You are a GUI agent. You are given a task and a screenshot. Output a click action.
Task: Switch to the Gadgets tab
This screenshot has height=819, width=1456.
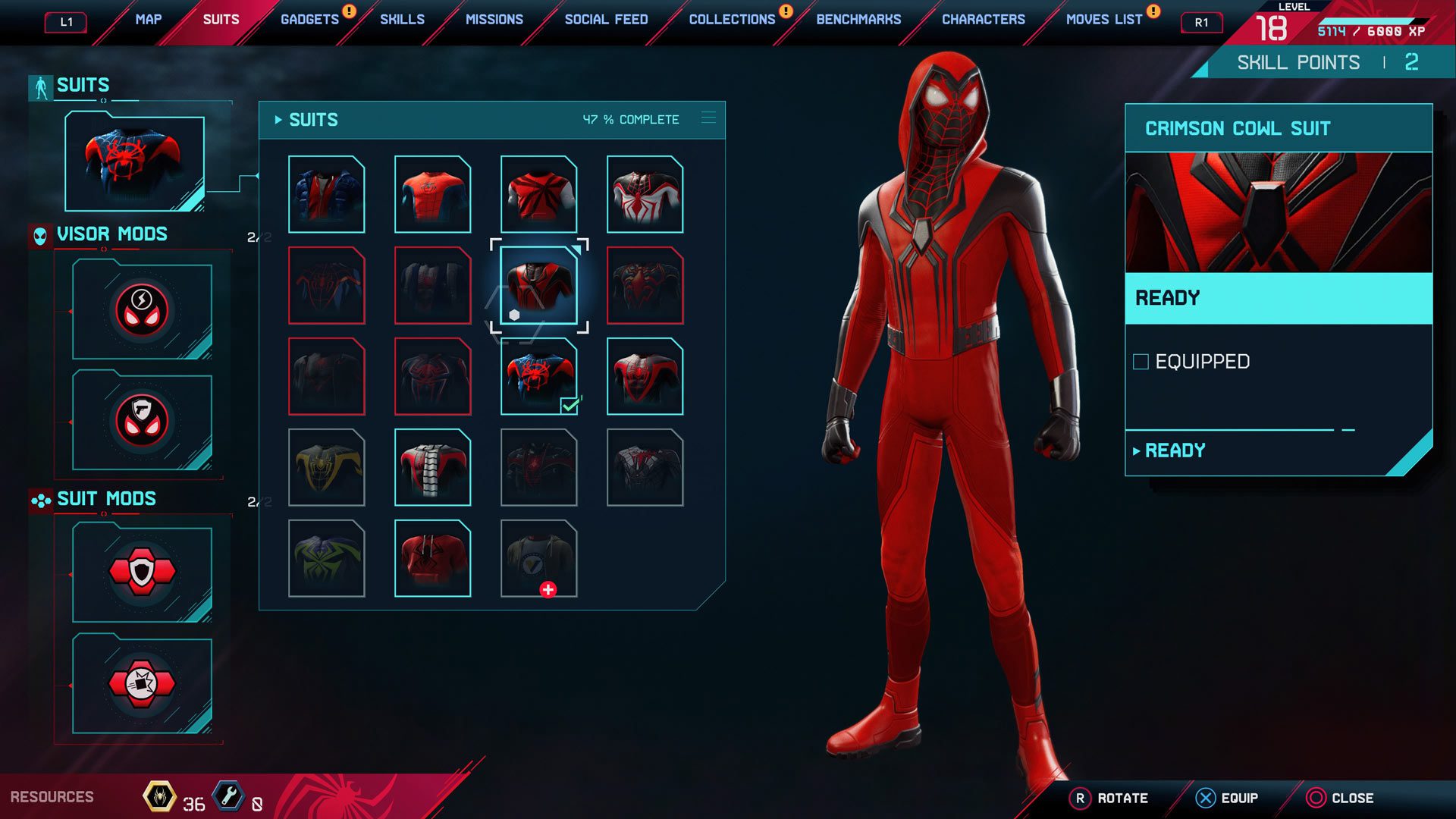click(309, 20)
